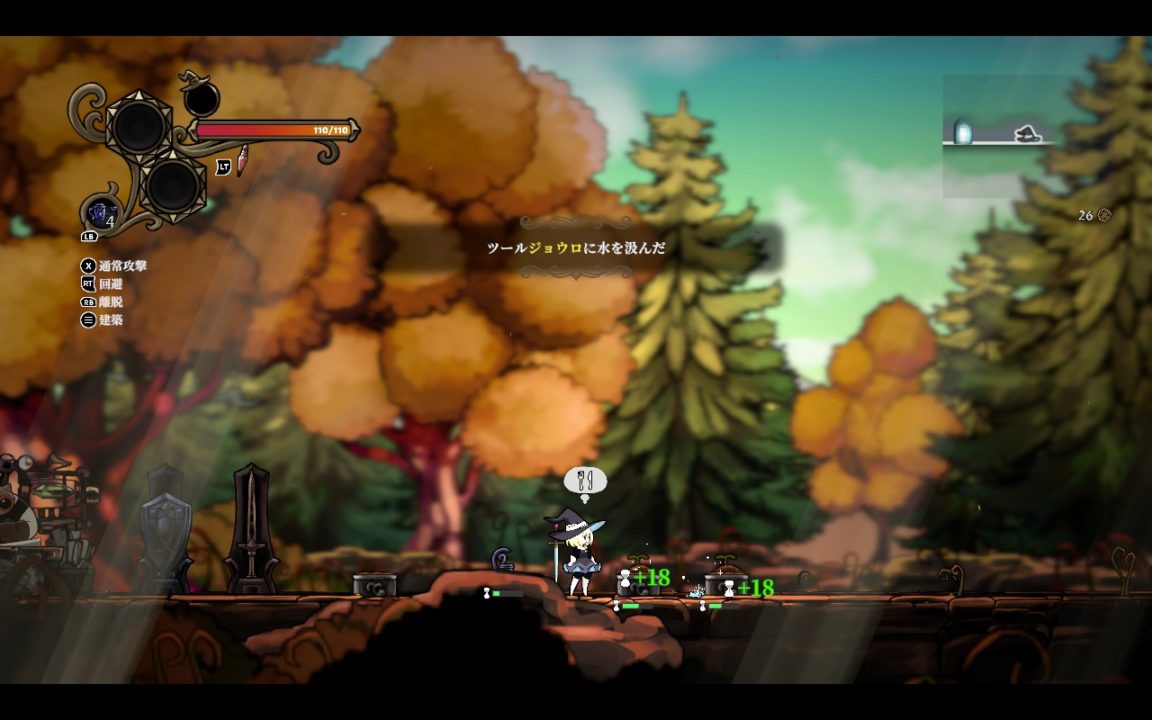Screen dimensions: 1152x720
Task: Select the watering can tool slot
Action: [102, 212]
